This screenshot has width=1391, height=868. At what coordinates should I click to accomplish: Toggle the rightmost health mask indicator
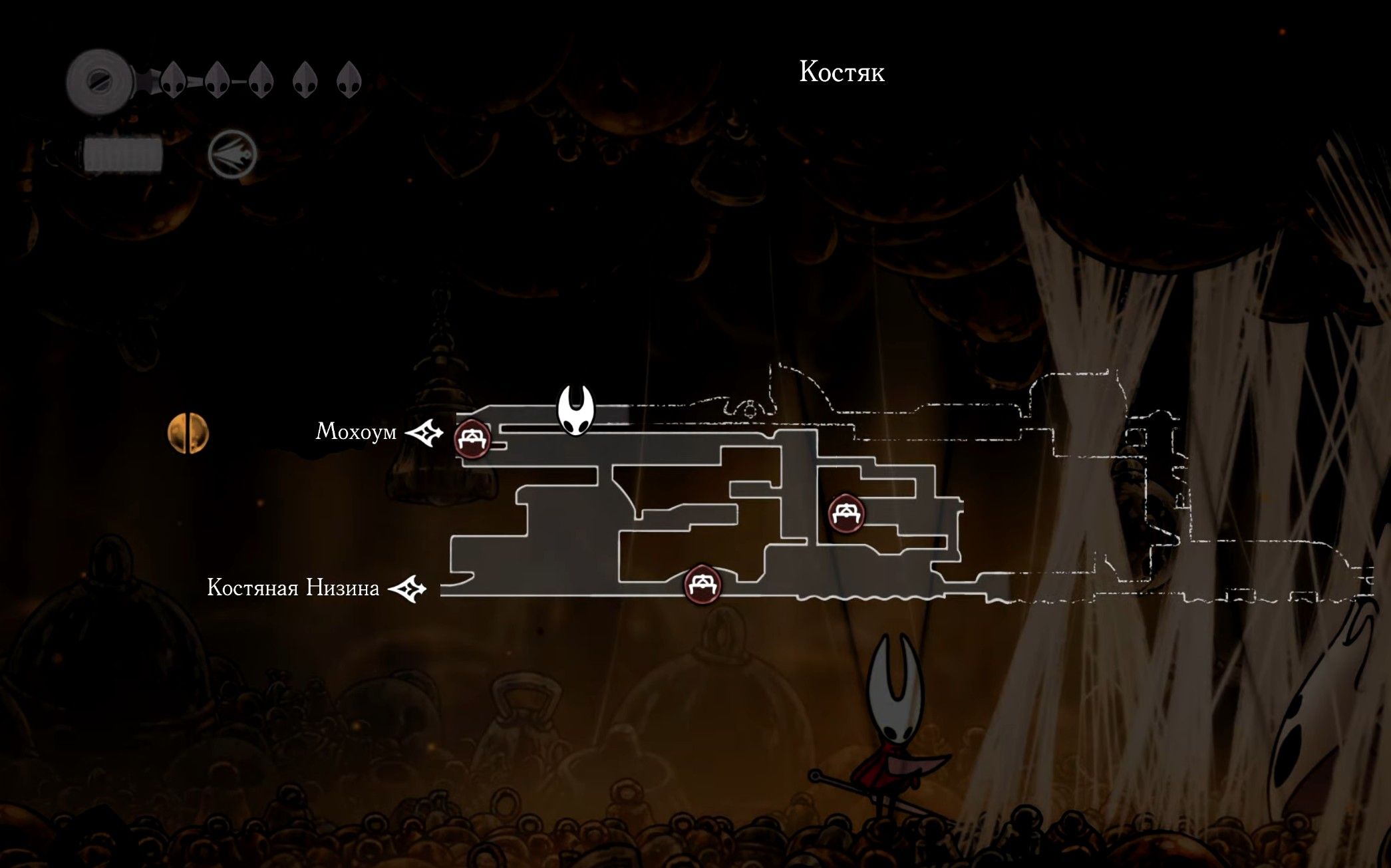coord(348,81)
